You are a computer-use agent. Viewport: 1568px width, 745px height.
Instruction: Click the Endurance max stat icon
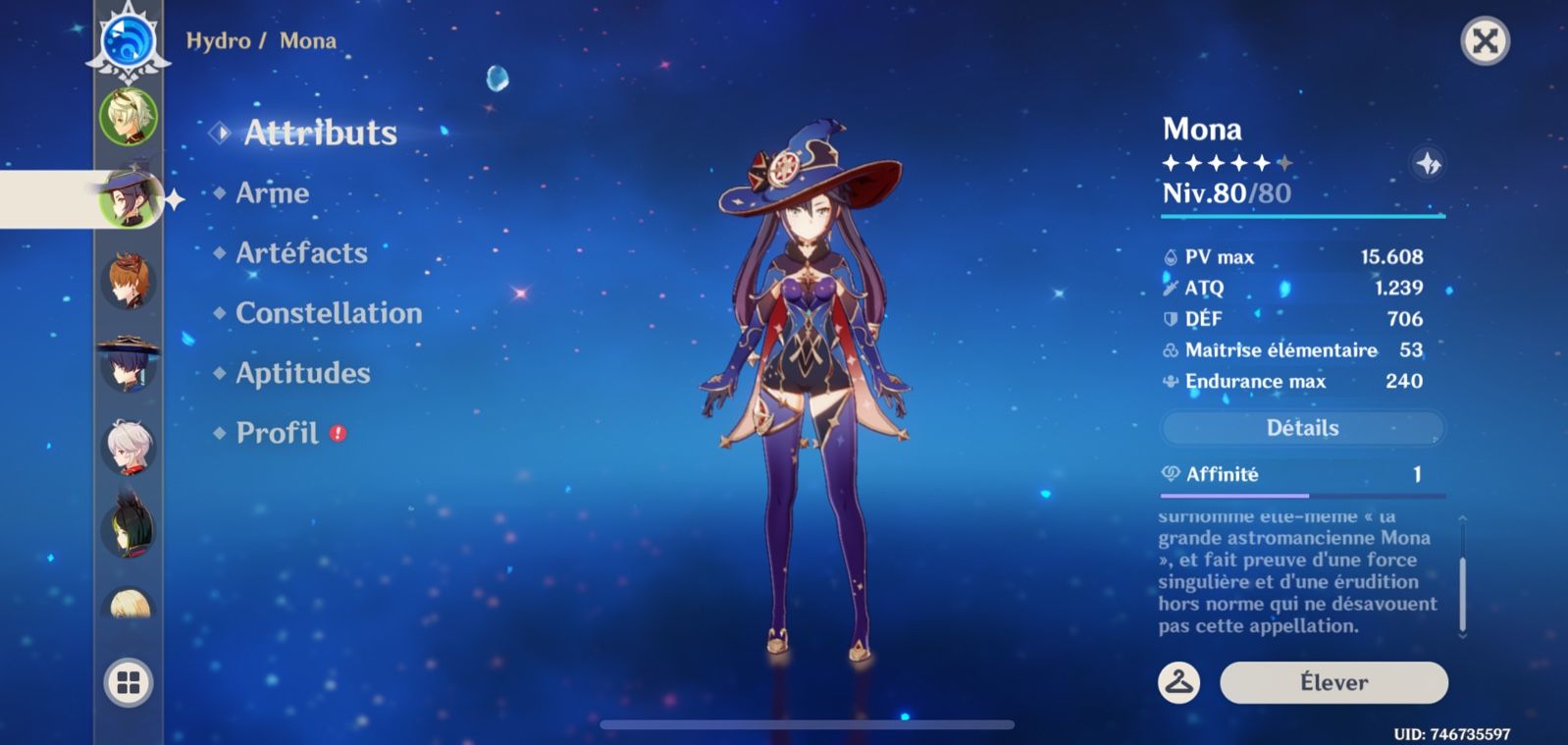point(1171,381)
